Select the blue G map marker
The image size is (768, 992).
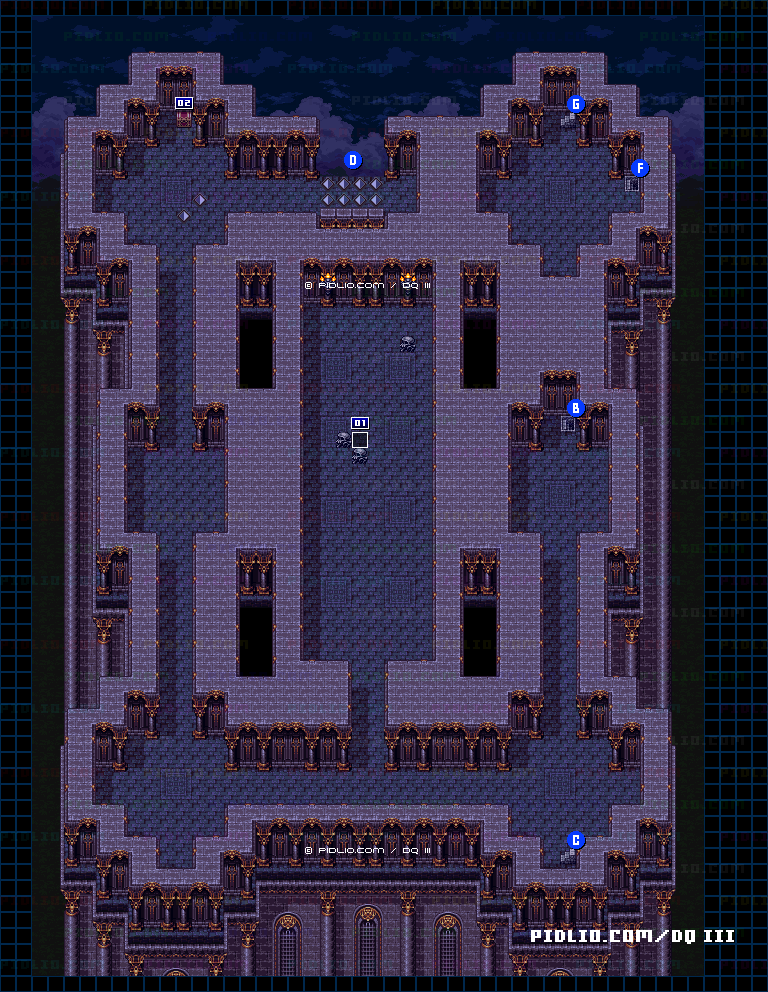(575, 104)
